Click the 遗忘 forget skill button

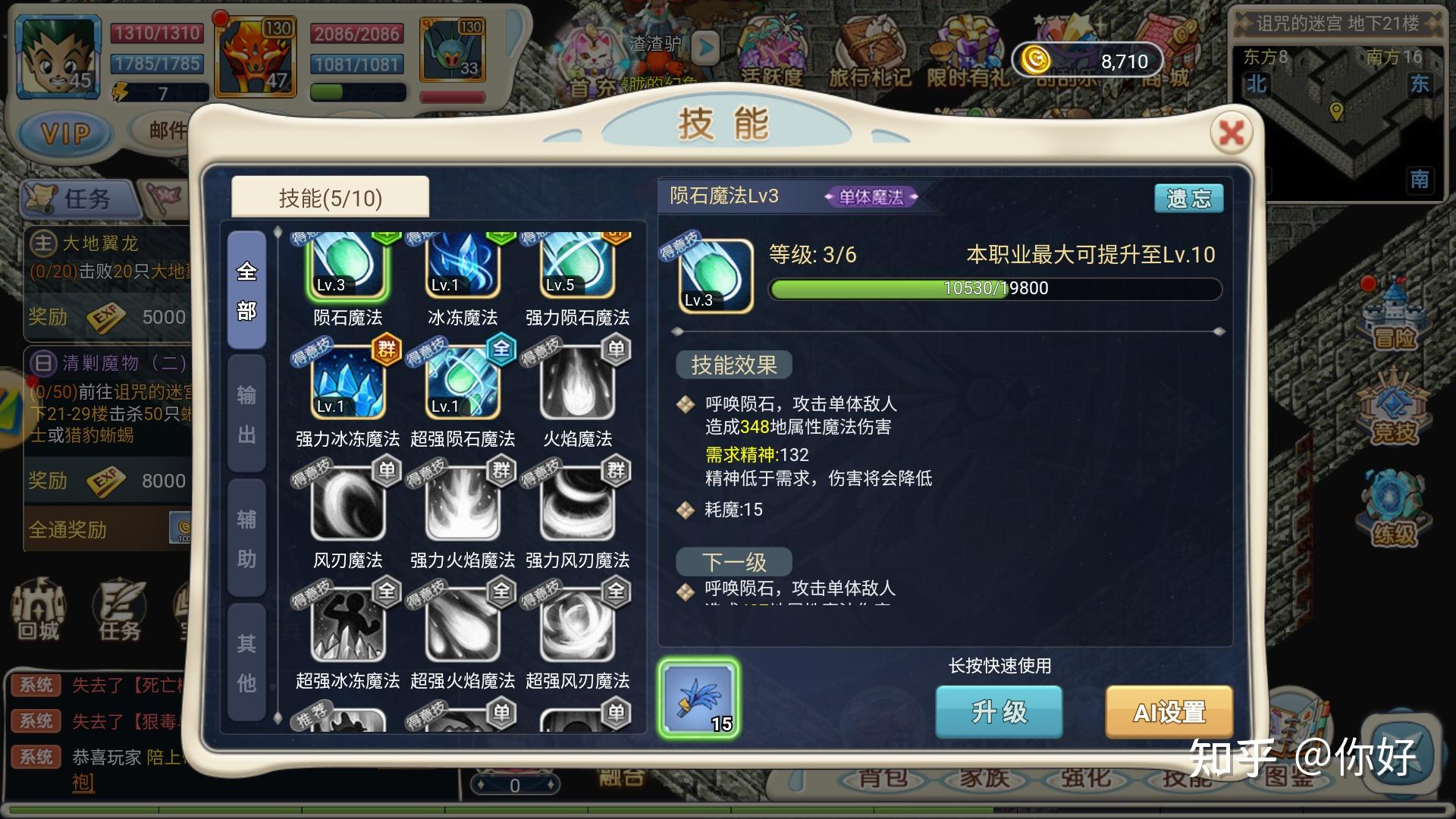[x=1188, y=199]
